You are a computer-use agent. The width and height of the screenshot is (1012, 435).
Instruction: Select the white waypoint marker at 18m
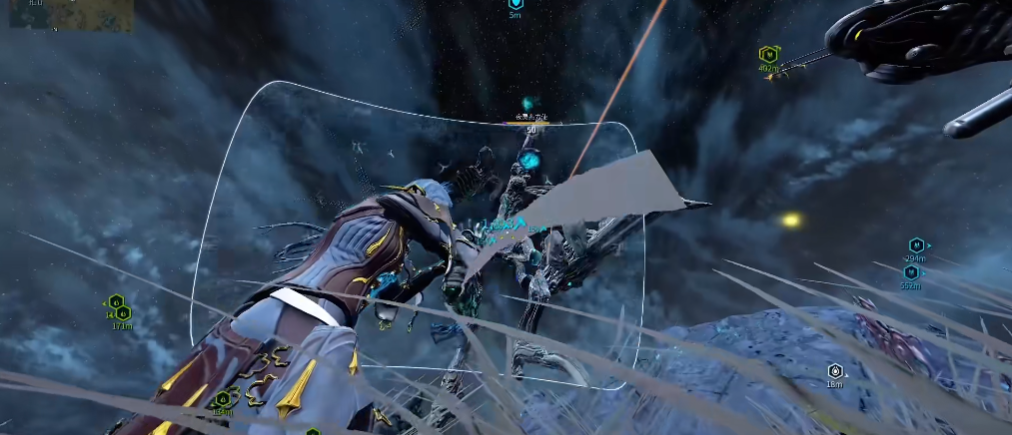[x=834, y=371]
